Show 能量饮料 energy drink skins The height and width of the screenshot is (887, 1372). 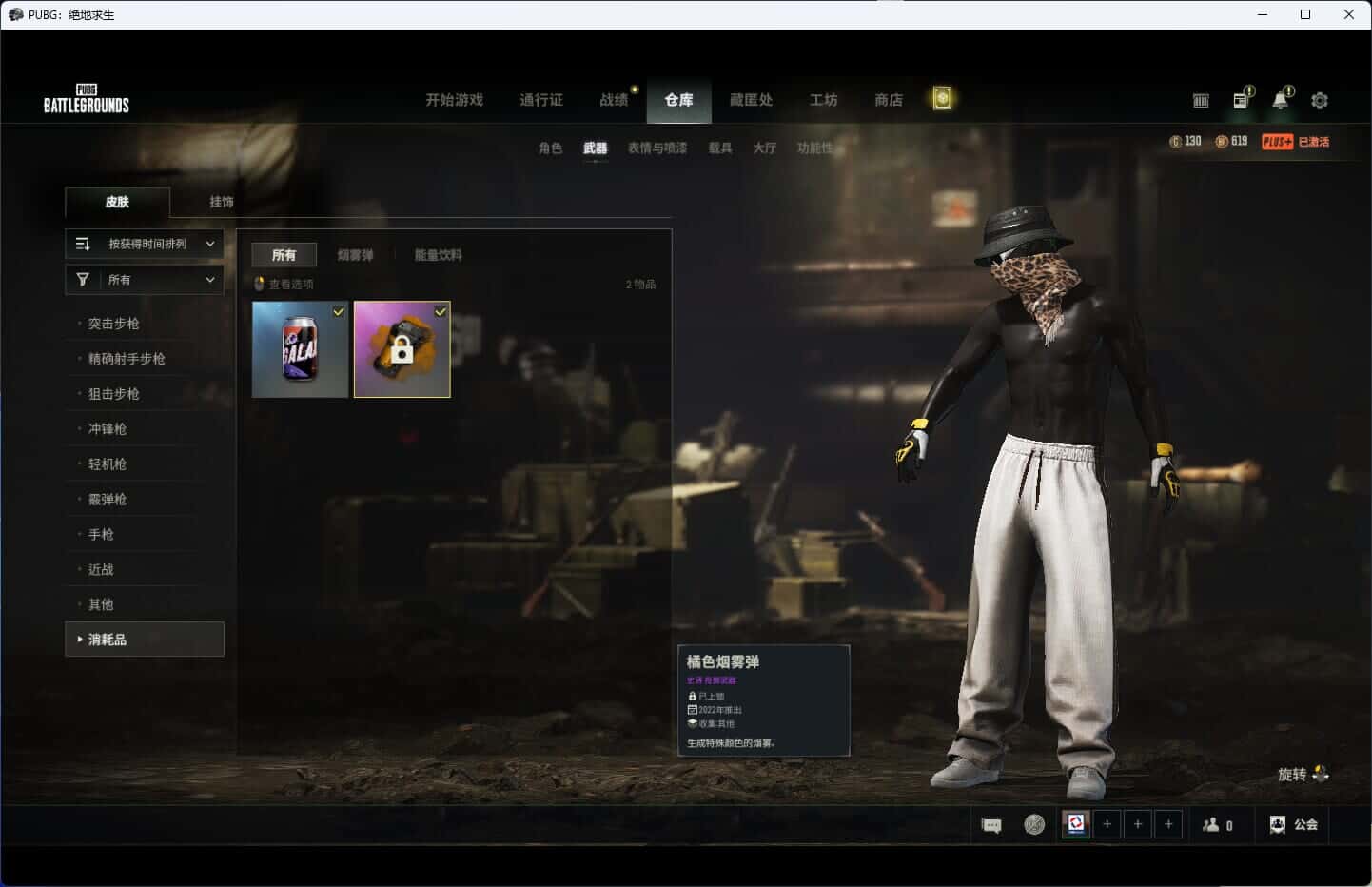tap(438, 255)
